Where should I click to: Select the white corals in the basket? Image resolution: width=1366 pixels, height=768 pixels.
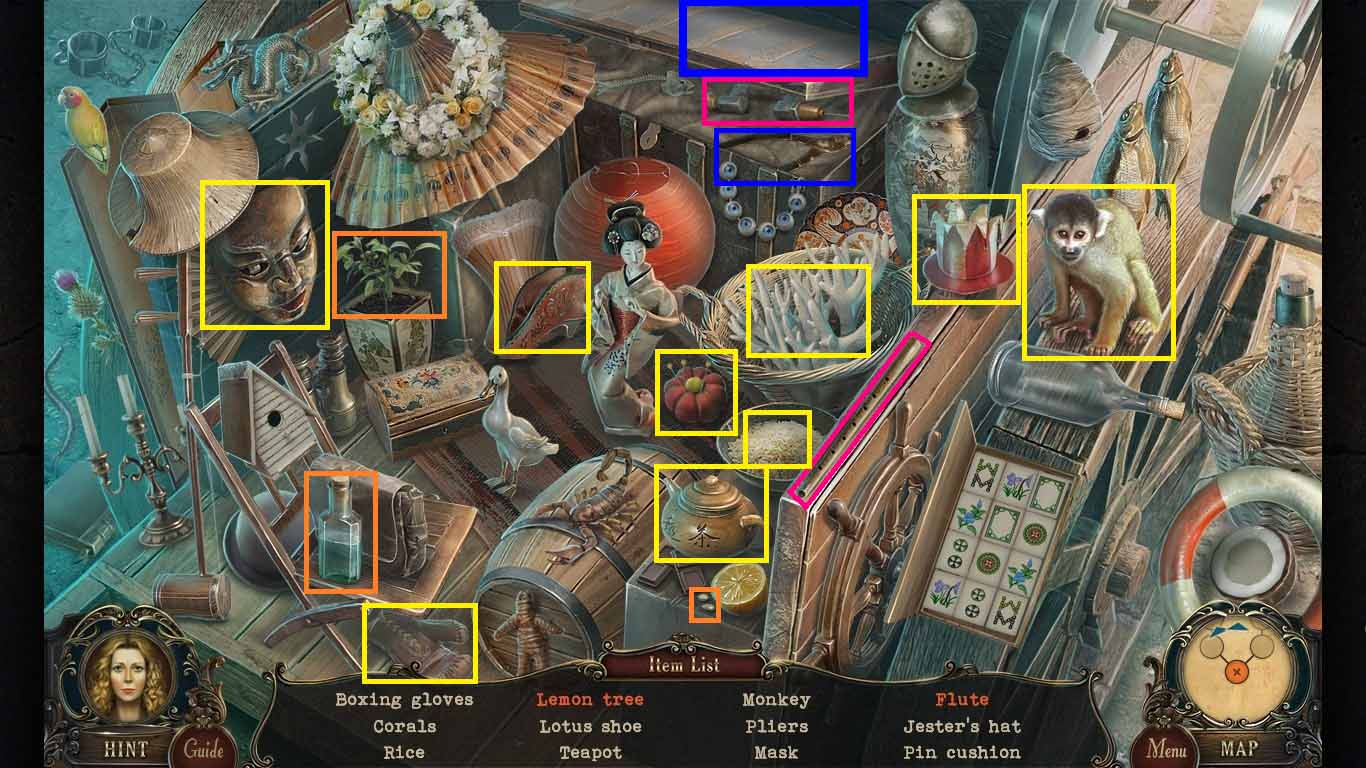808,310
